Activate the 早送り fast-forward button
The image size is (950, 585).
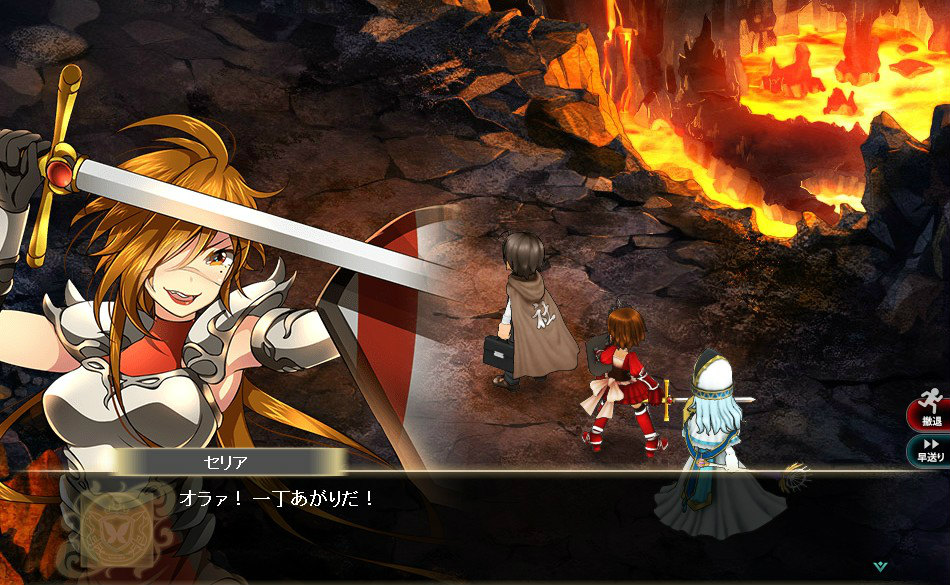930,450
